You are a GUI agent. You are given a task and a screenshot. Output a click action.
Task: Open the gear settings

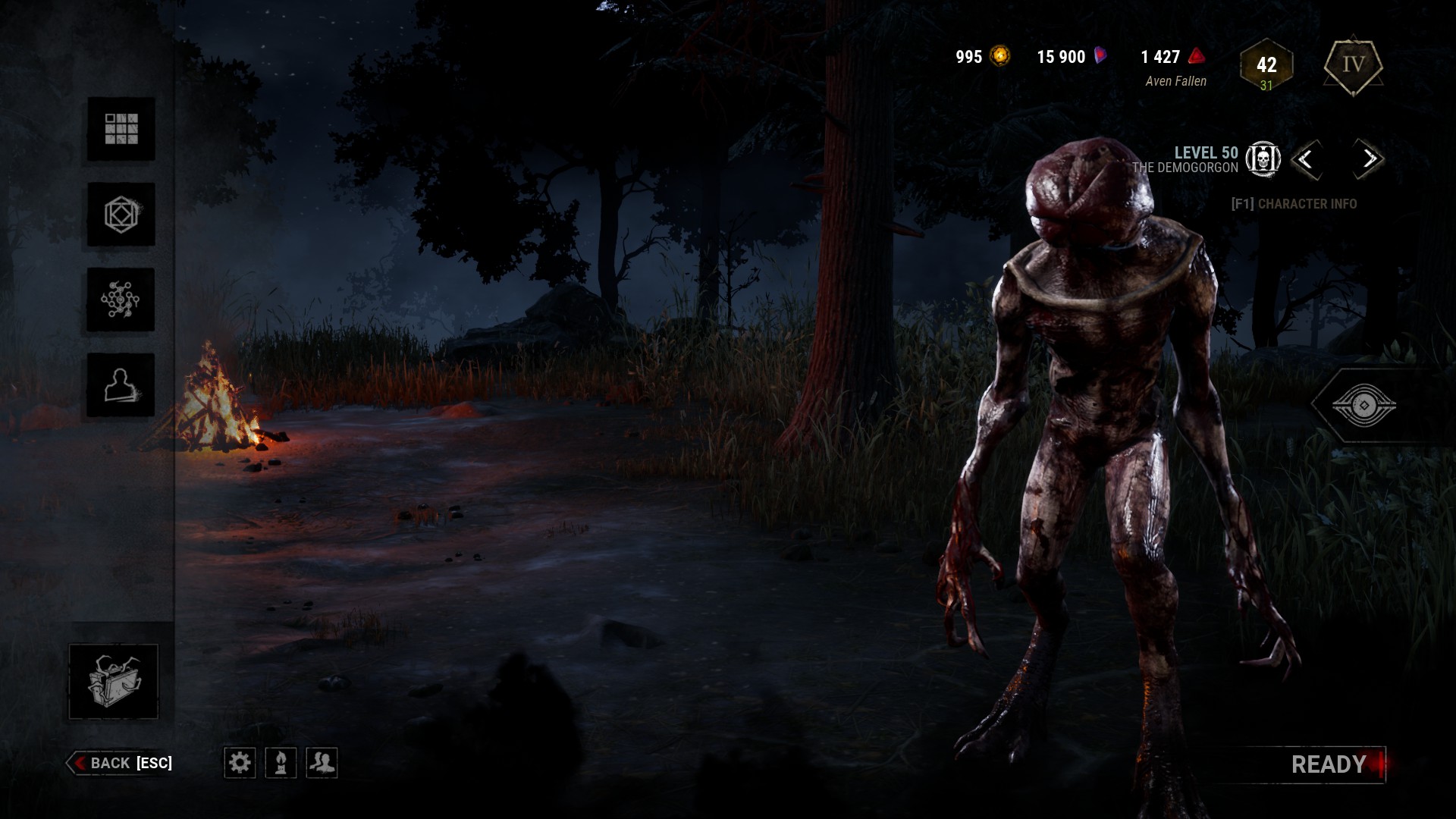coord(240,762)
